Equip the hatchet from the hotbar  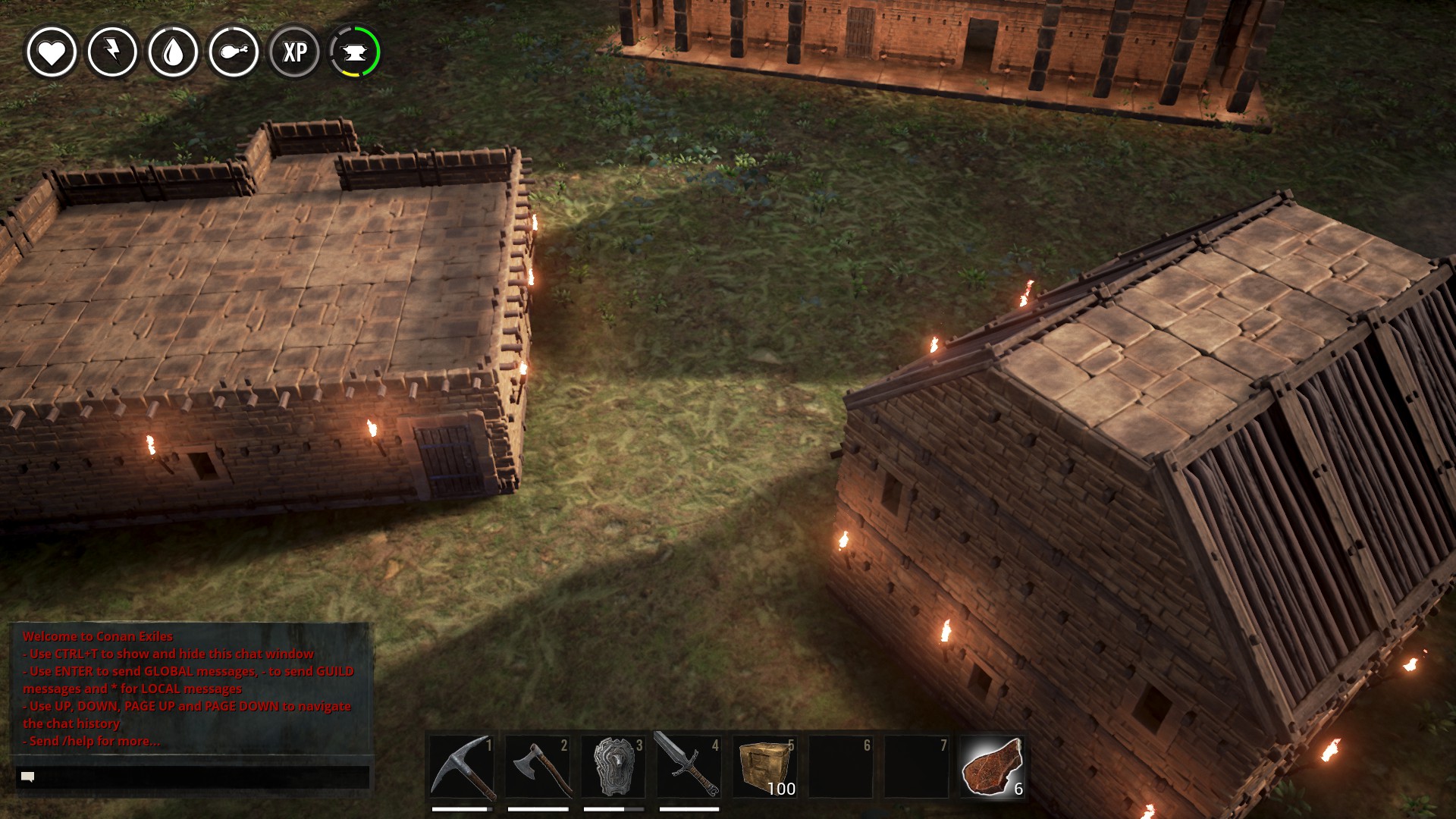(538, 767)
